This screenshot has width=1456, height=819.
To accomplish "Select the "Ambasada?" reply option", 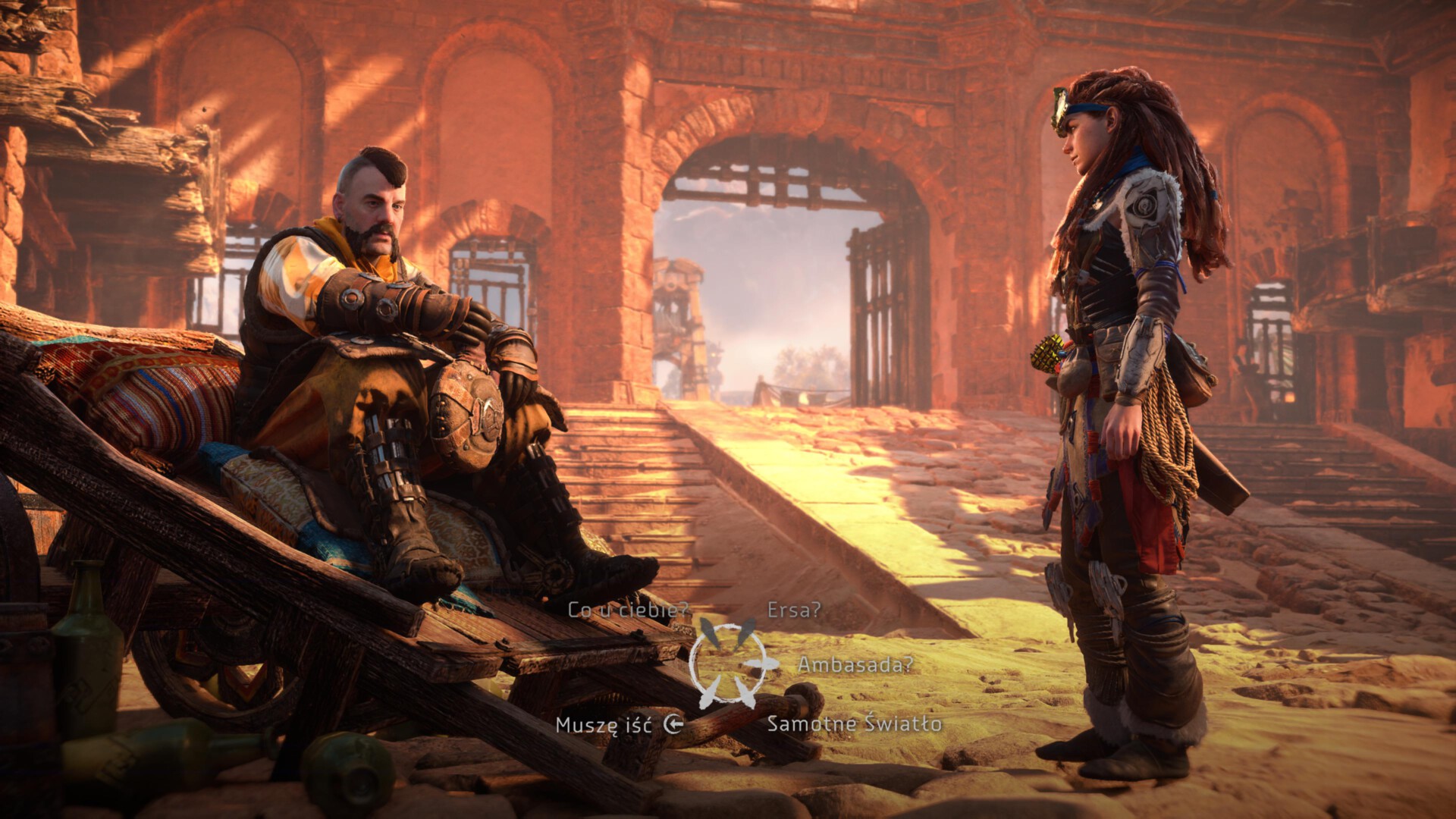I will point(855,665).
